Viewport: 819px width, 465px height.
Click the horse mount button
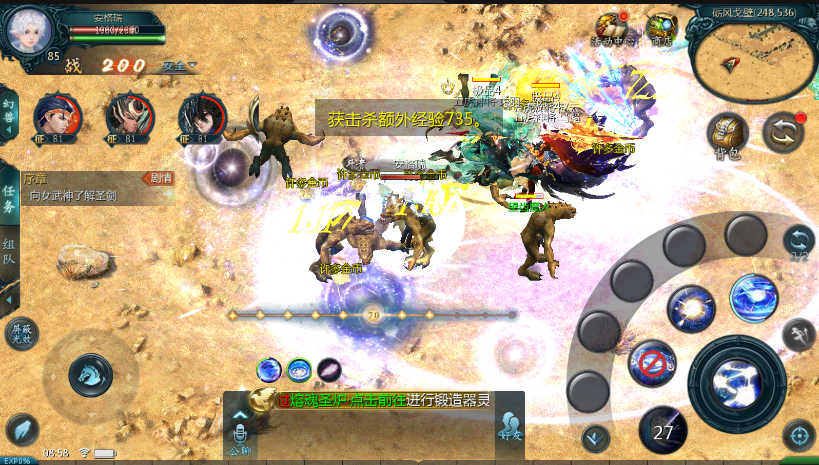point(90,374)
